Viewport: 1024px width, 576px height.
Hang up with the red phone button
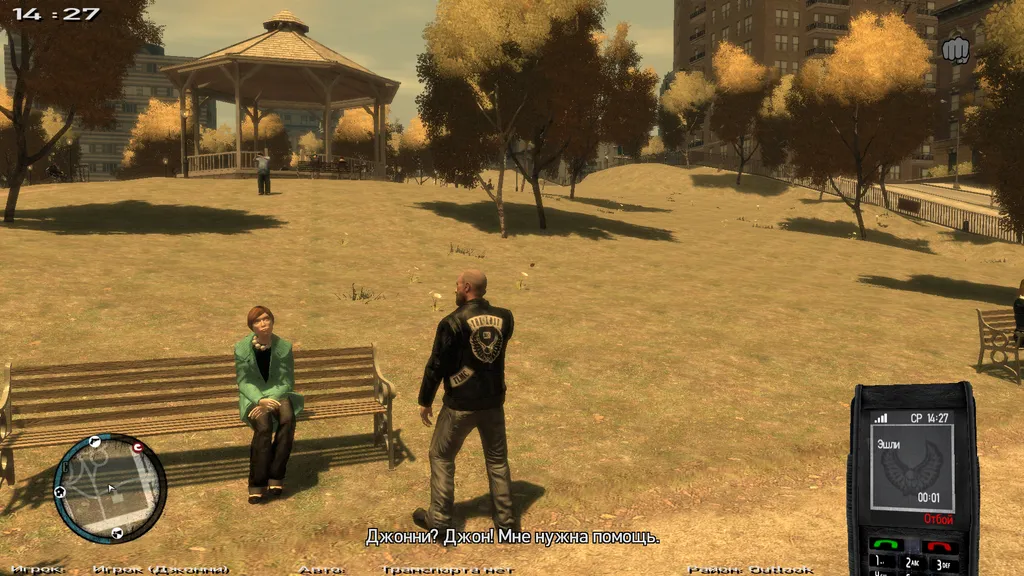tap(941, 546)
